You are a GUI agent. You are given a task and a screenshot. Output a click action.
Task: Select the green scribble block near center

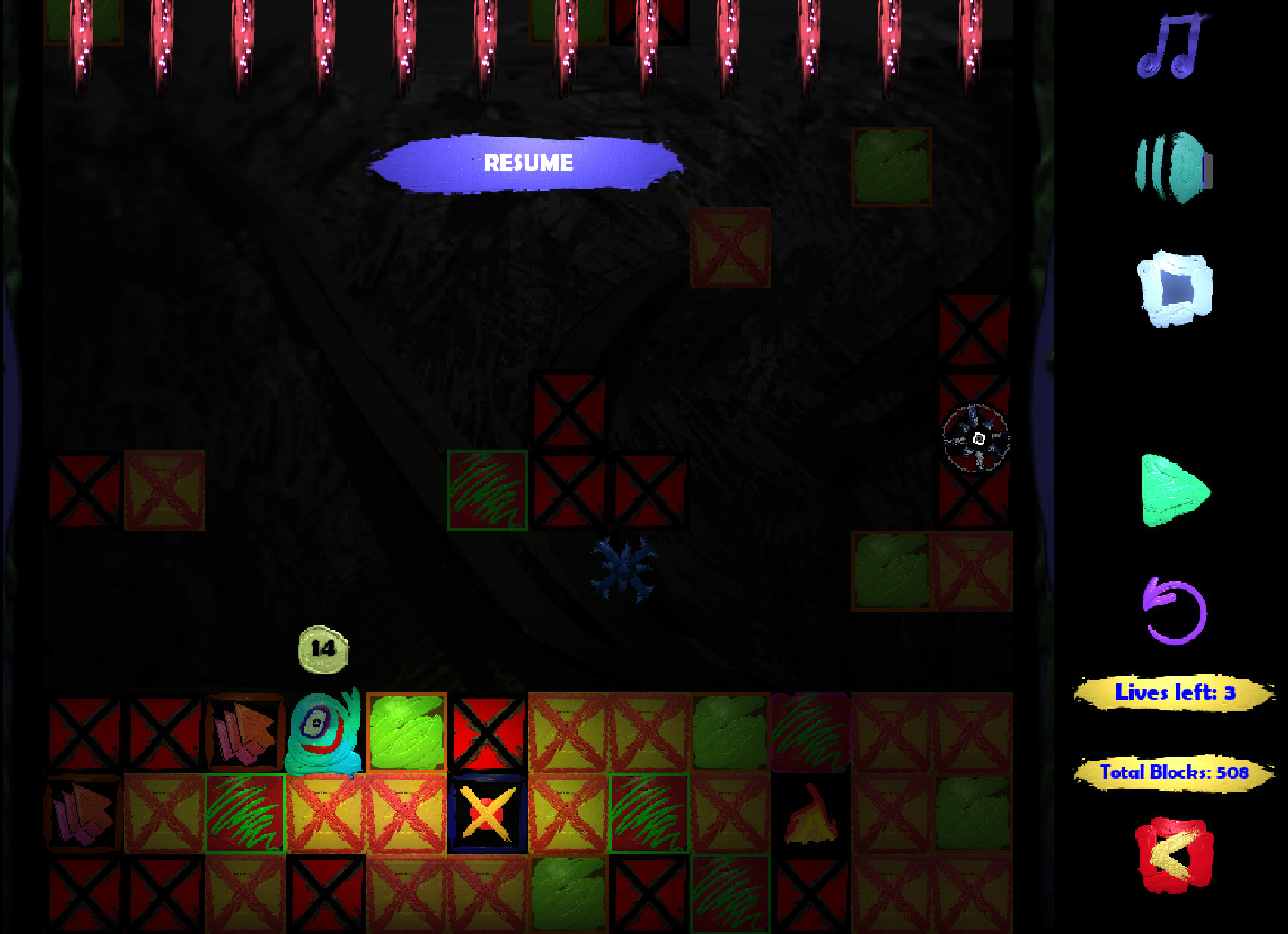[487, 492]
